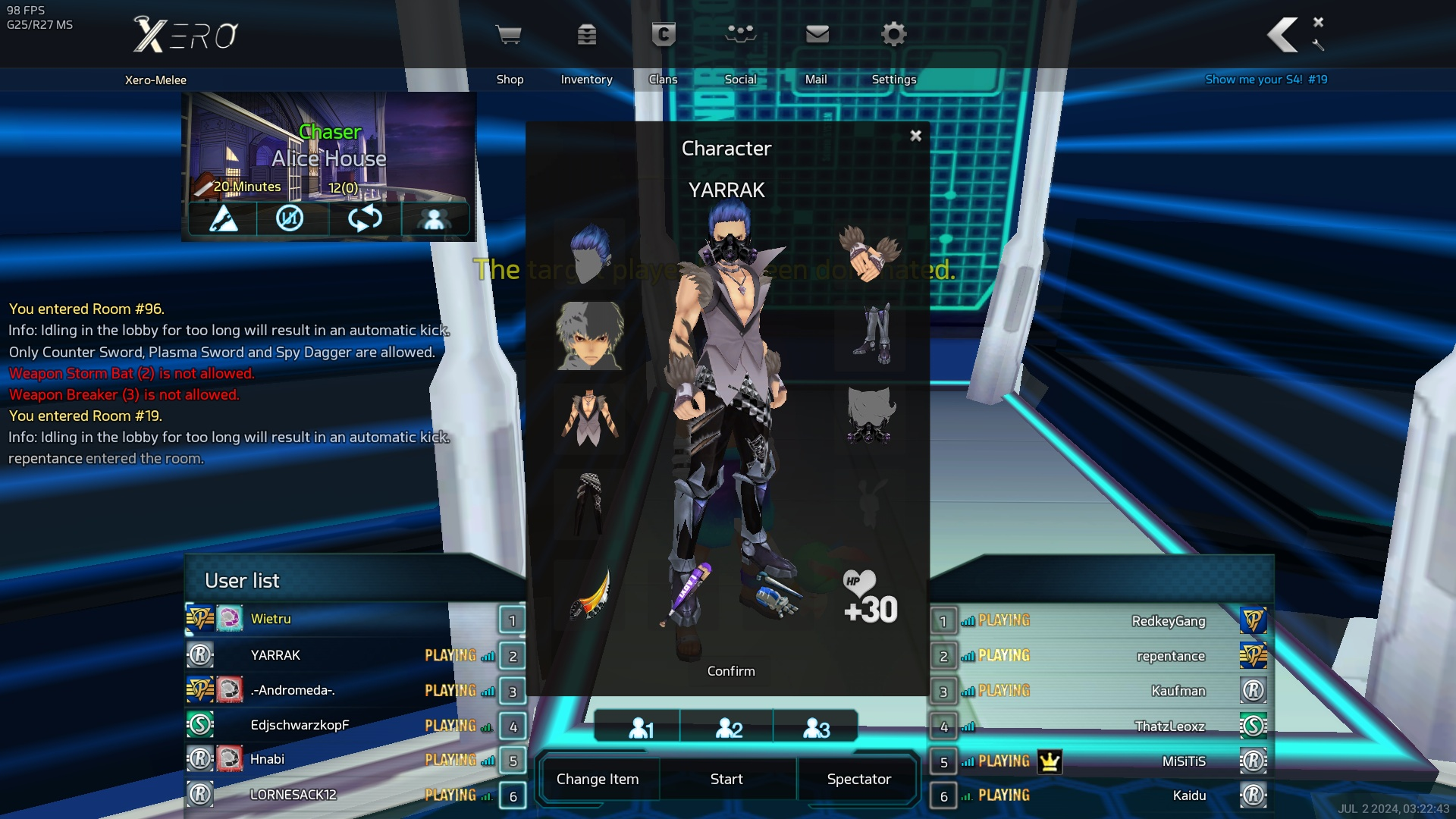Select character slot 2 tab
Screen dimensions: 1456x819
(x=728, y=728)
